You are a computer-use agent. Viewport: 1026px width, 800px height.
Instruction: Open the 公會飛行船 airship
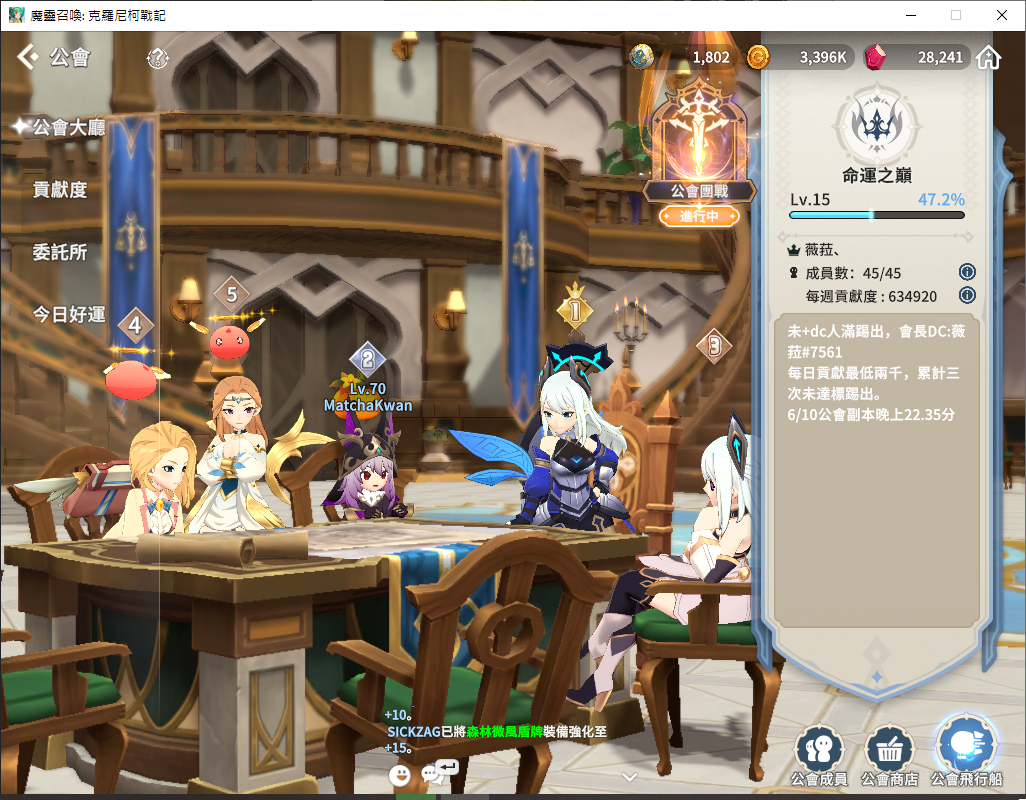[965, 750]
